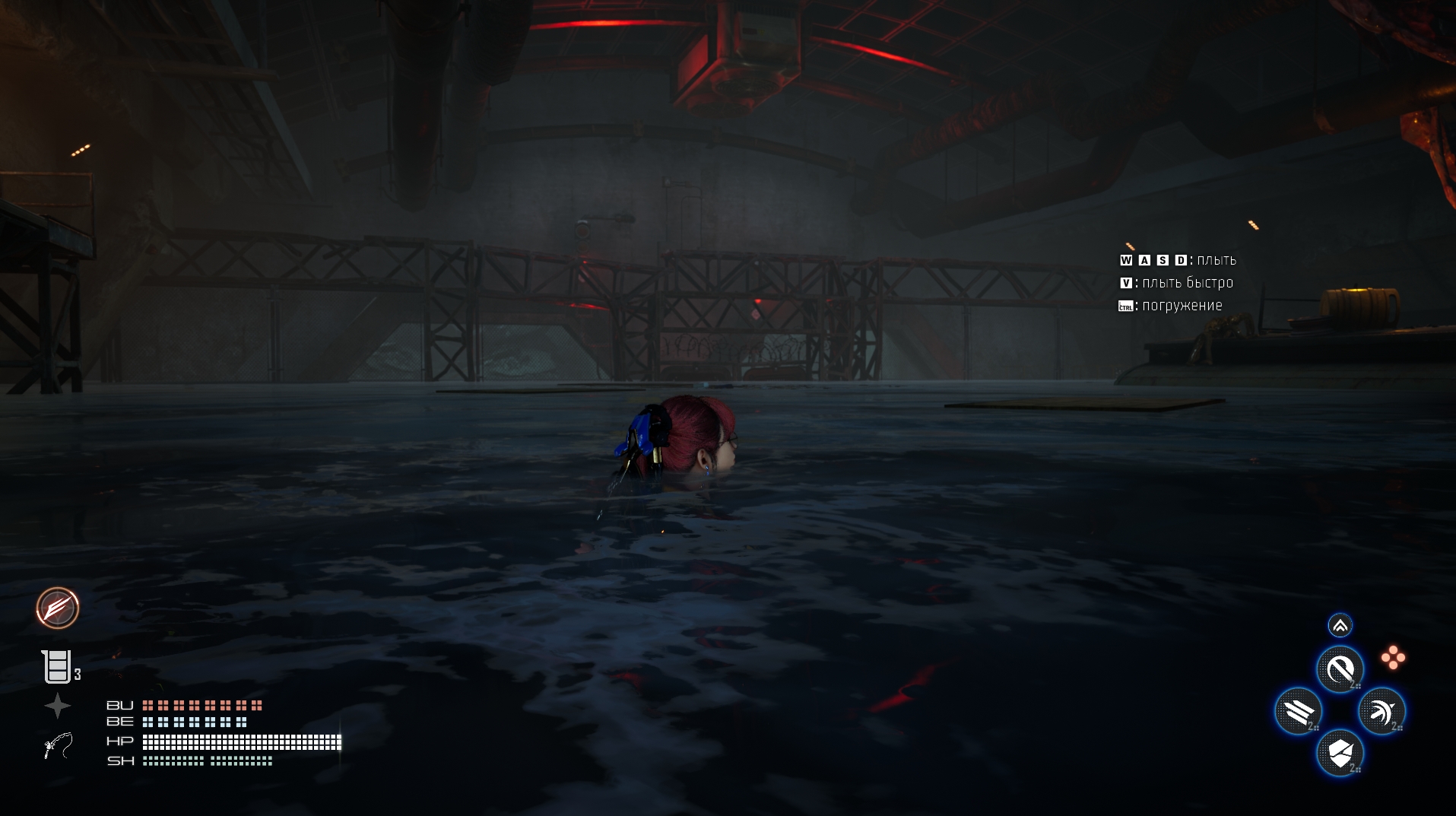Screen dimensions: 1456x816
Task: Select the fishing rod icon
Action: 58,745
